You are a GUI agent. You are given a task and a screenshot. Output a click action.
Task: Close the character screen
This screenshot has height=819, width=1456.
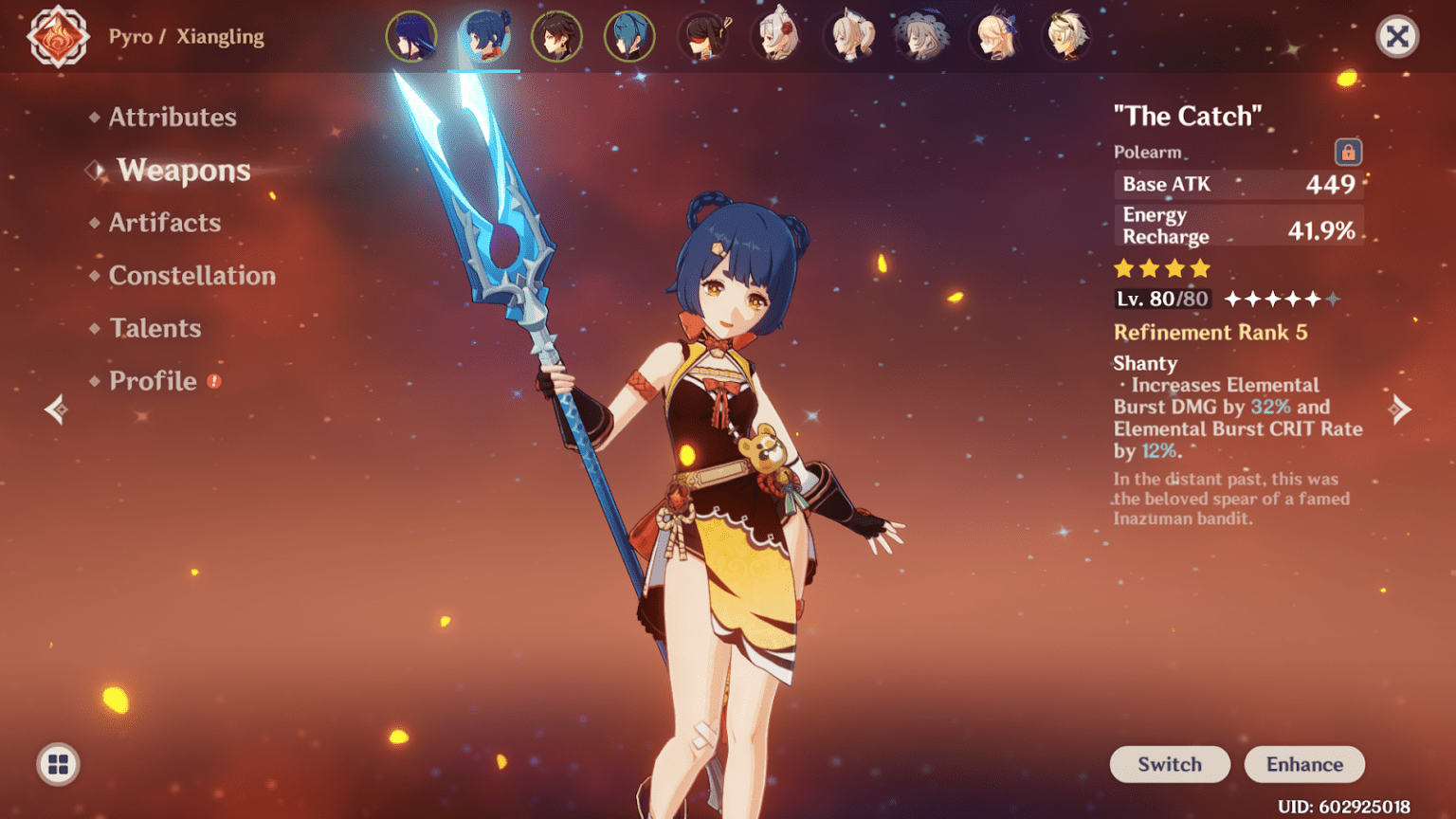(1396, 37)
